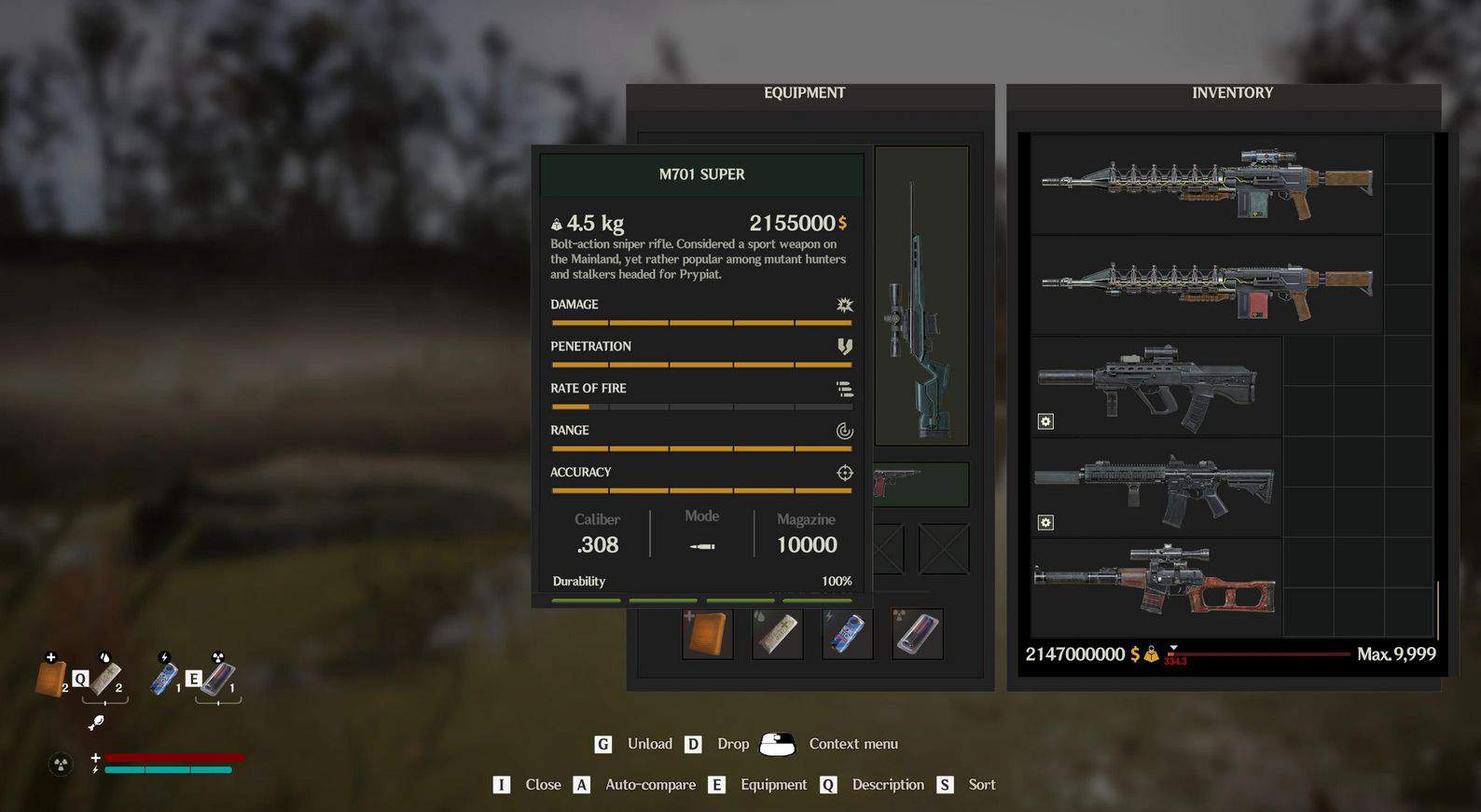Select the Gauss rifle with the green magazine
Image resolution: width=1481 pixels, height=812 pixels.
point(1207,184)
